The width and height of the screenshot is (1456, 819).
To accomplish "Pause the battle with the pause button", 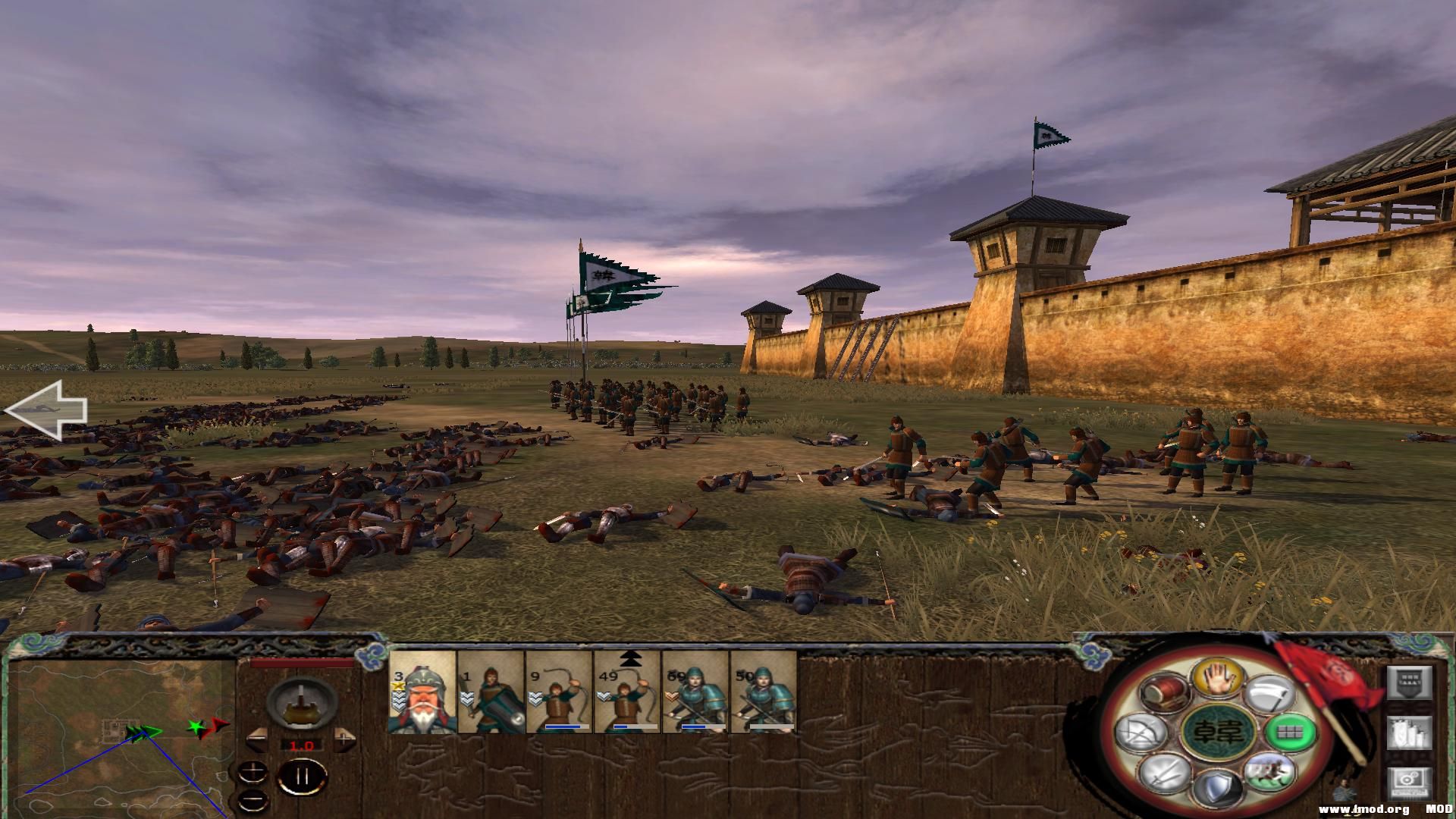I will click(x=302, y=777).
